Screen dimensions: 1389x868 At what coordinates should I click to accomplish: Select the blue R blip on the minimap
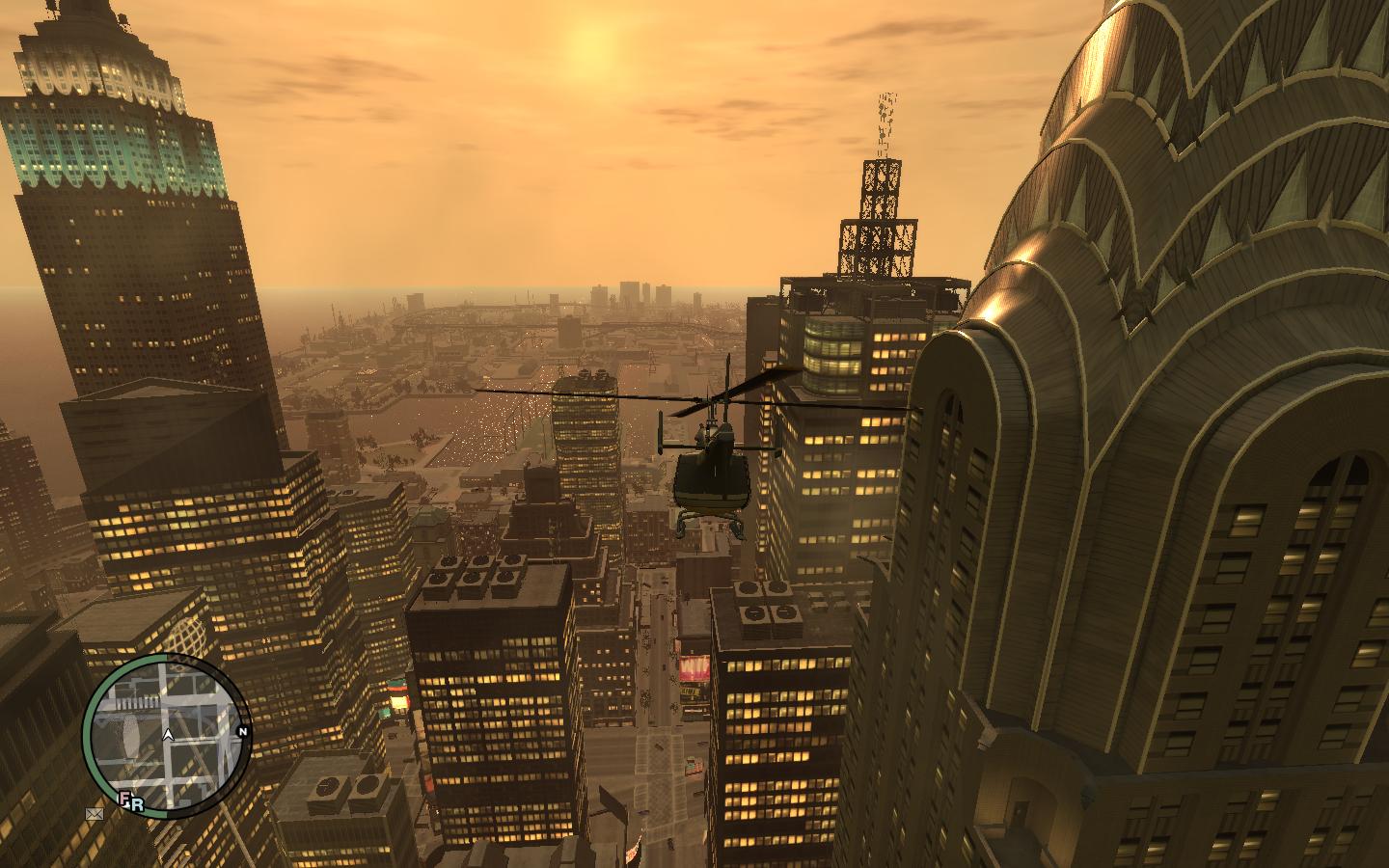tap(137, 801)
